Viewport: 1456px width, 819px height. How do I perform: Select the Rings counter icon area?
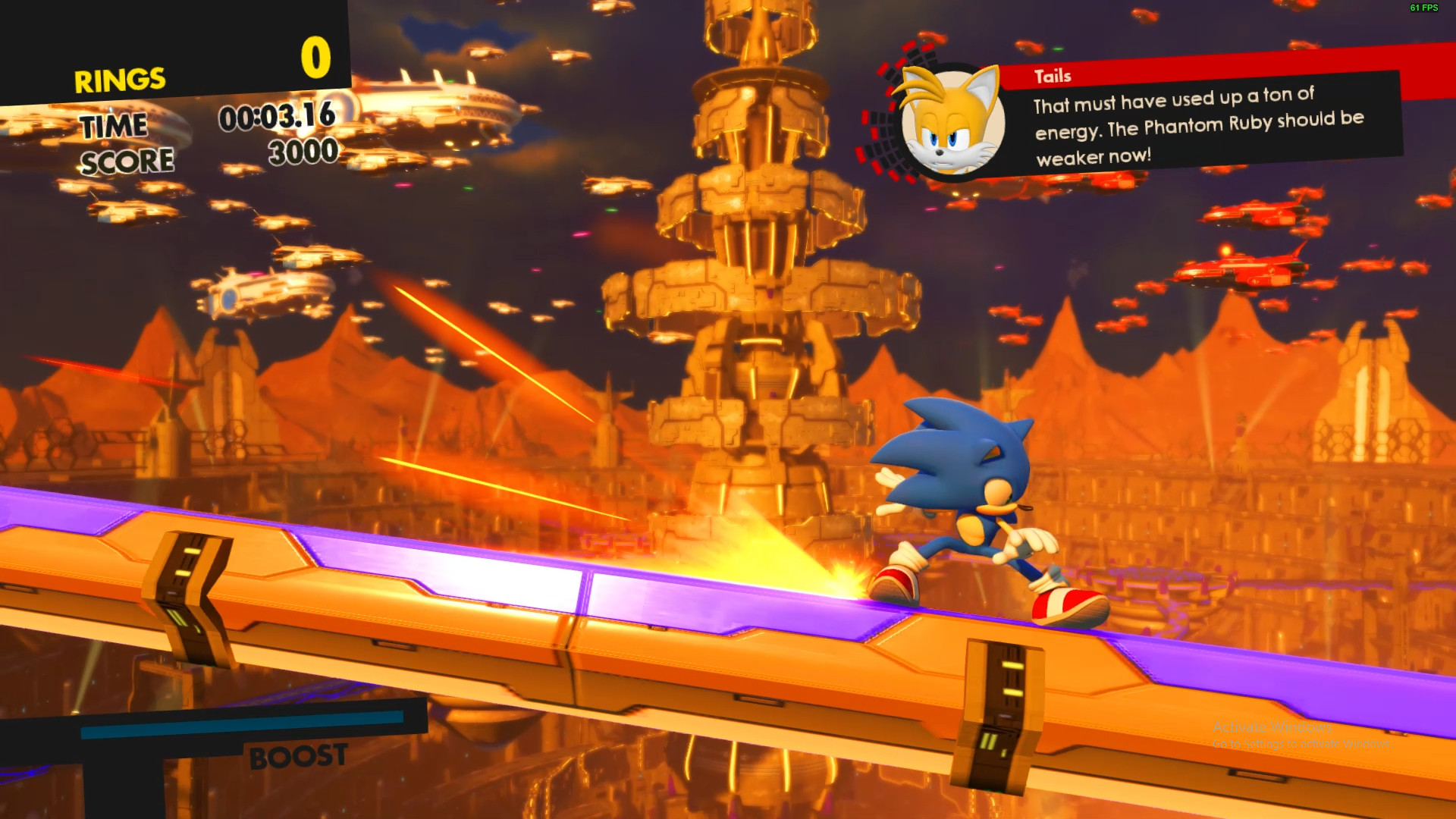coord(315,57)
